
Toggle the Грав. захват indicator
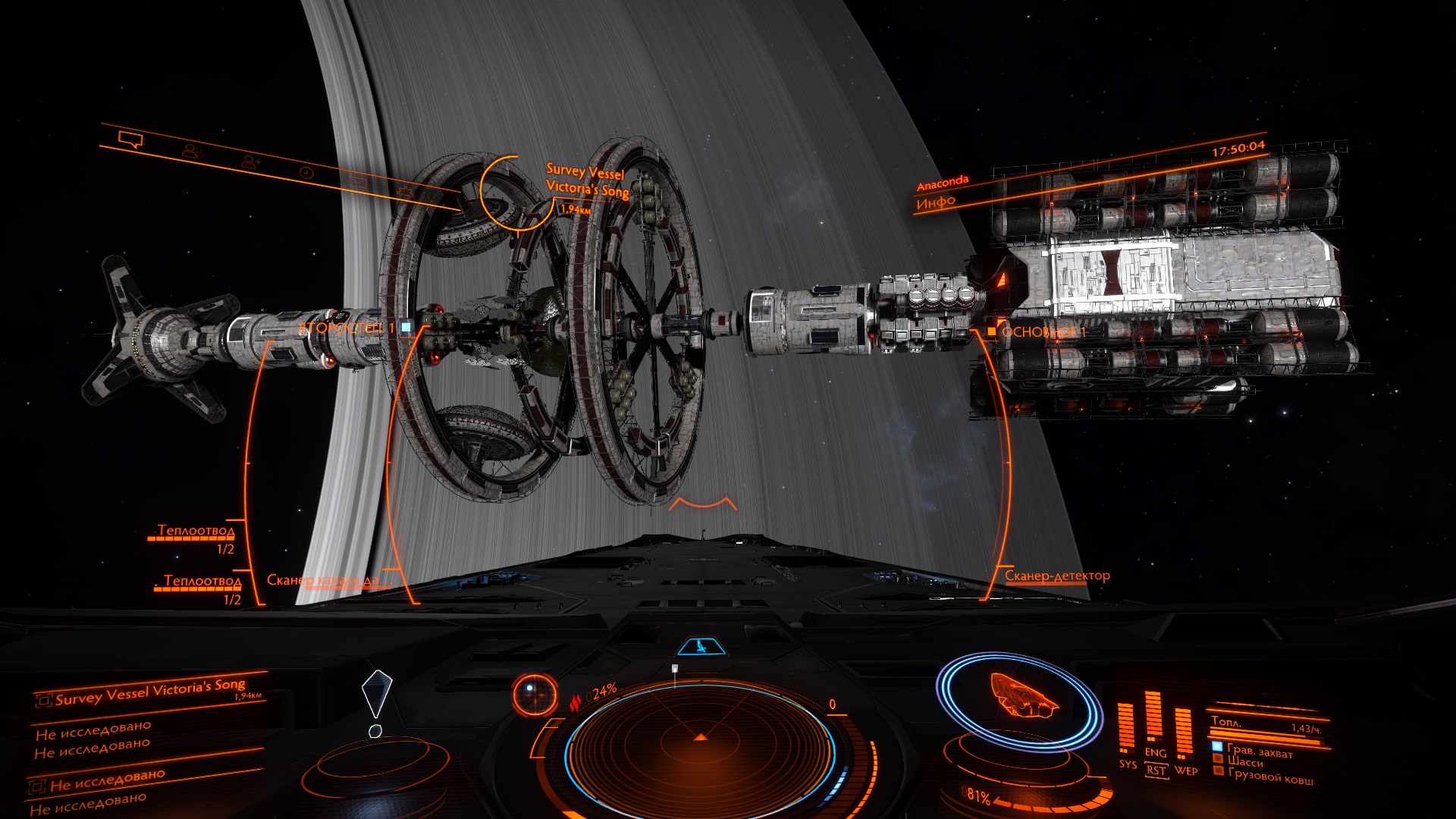[1217, 748]
